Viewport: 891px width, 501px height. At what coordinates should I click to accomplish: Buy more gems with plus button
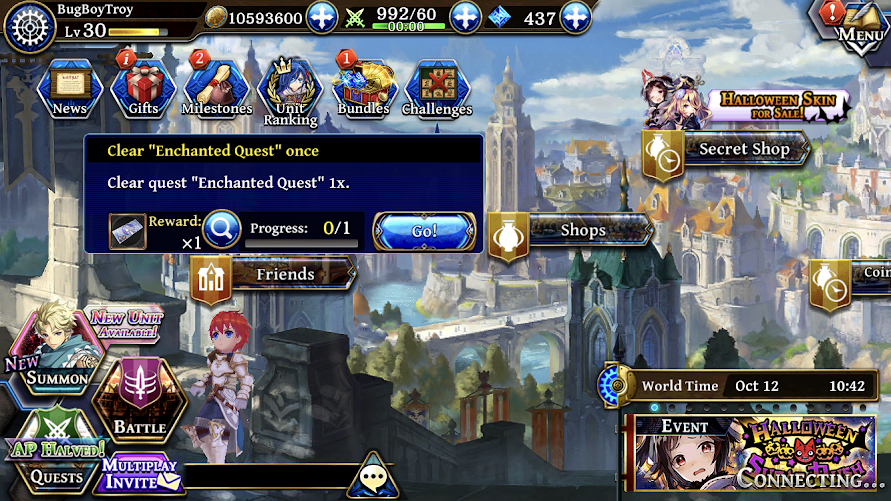click(x=575, y=18)
